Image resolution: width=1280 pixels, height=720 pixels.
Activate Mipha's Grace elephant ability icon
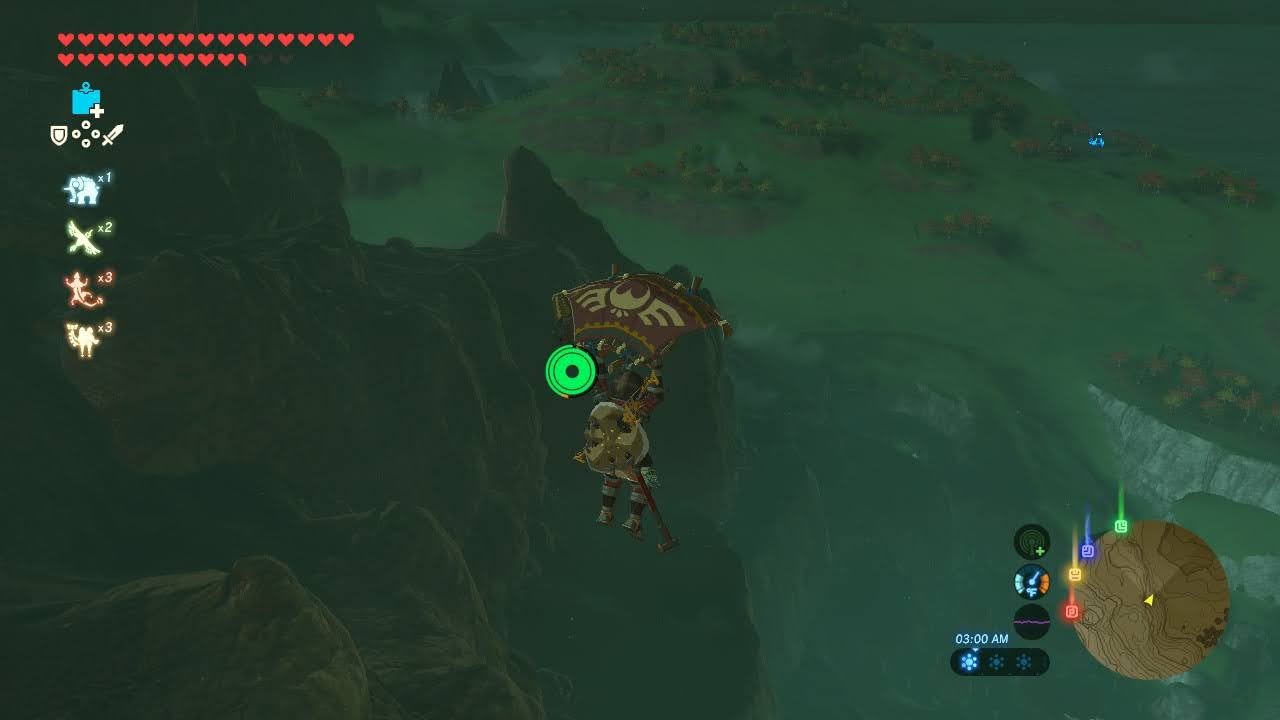pos(81,189)
